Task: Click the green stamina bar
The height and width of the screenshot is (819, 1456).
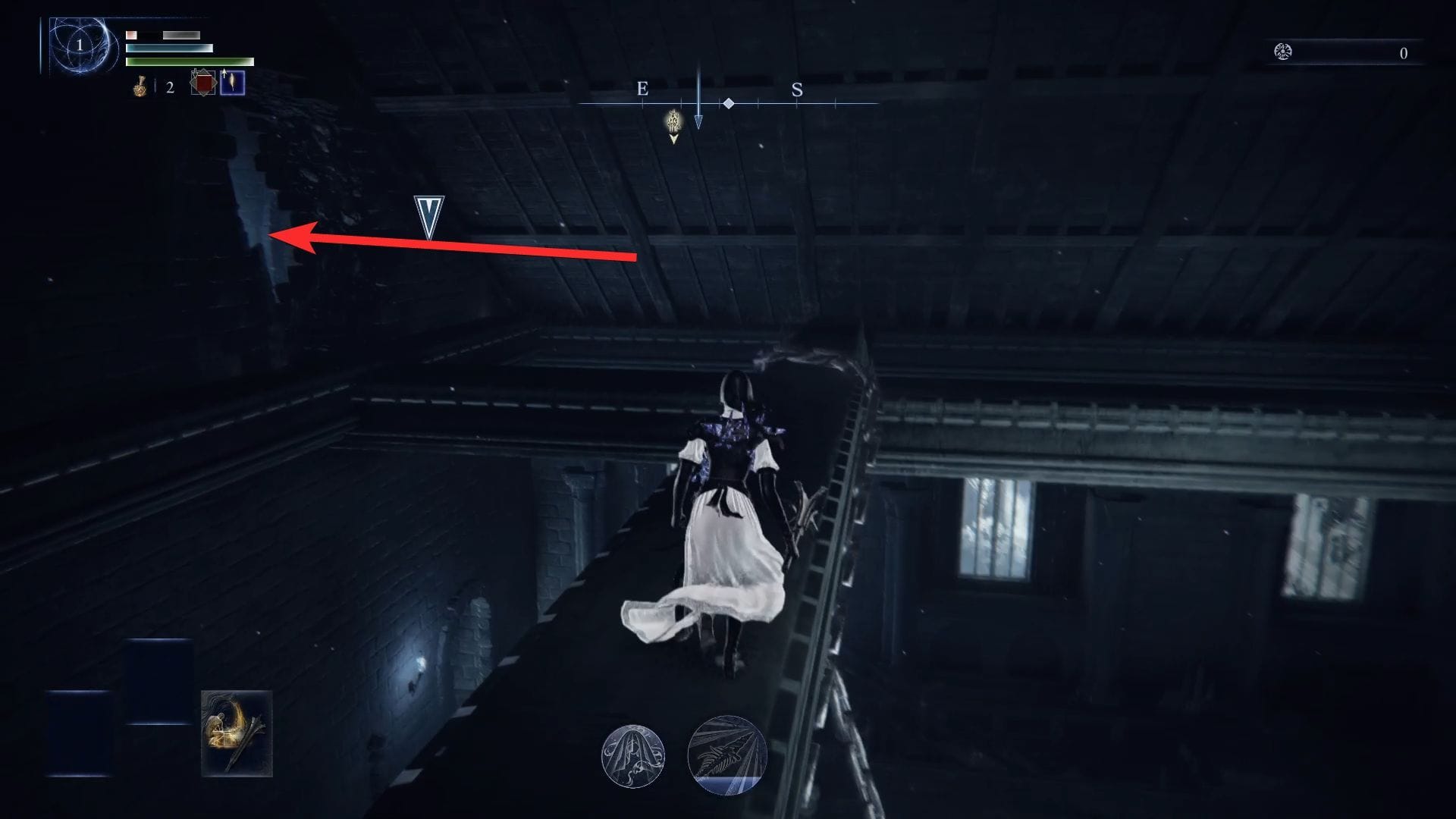Action: click(190, 61)
